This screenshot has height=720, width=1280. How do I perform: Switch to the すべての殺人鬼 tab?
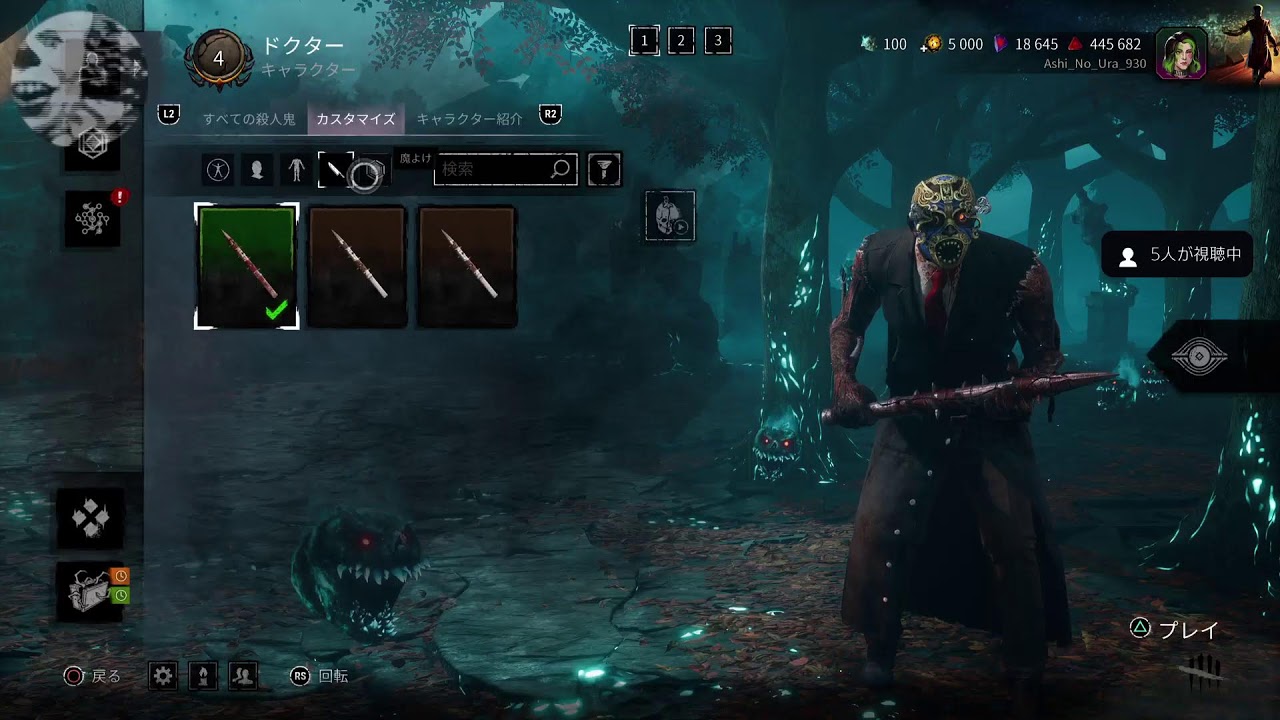[249, 119]
